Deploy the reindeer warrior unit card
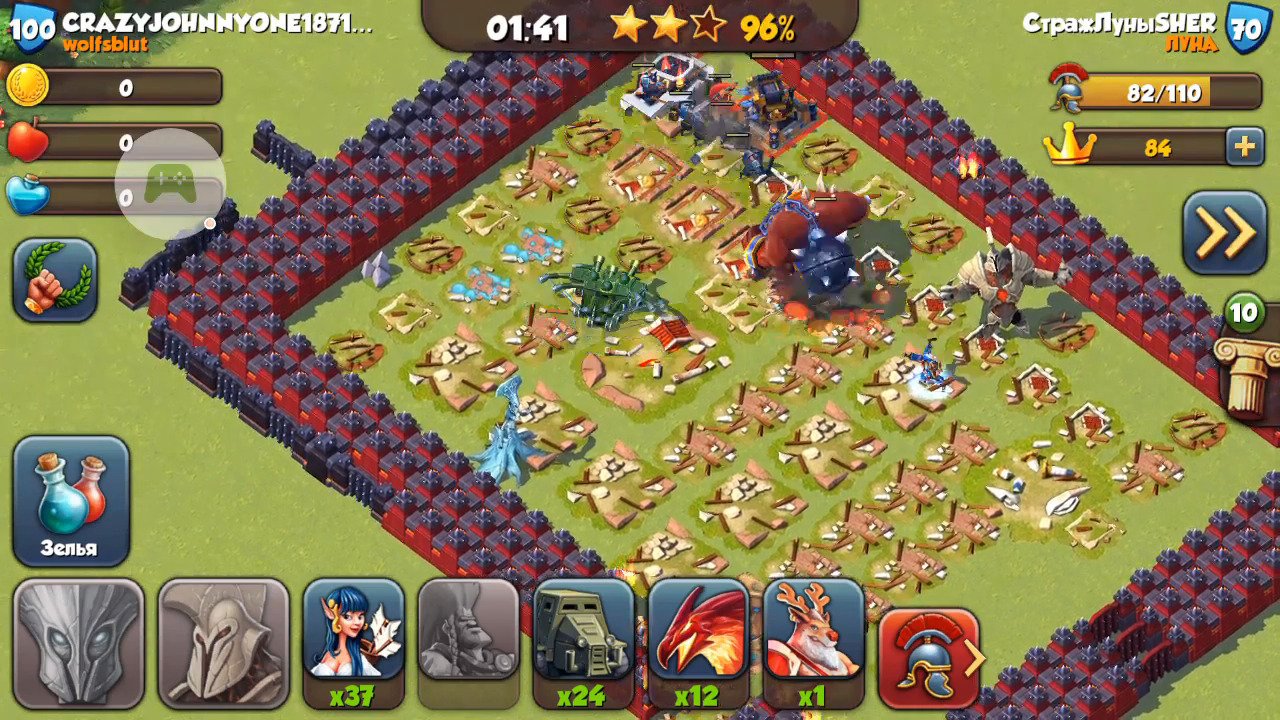This screenshot has width=1280, height=720. [x=813, y=632]
